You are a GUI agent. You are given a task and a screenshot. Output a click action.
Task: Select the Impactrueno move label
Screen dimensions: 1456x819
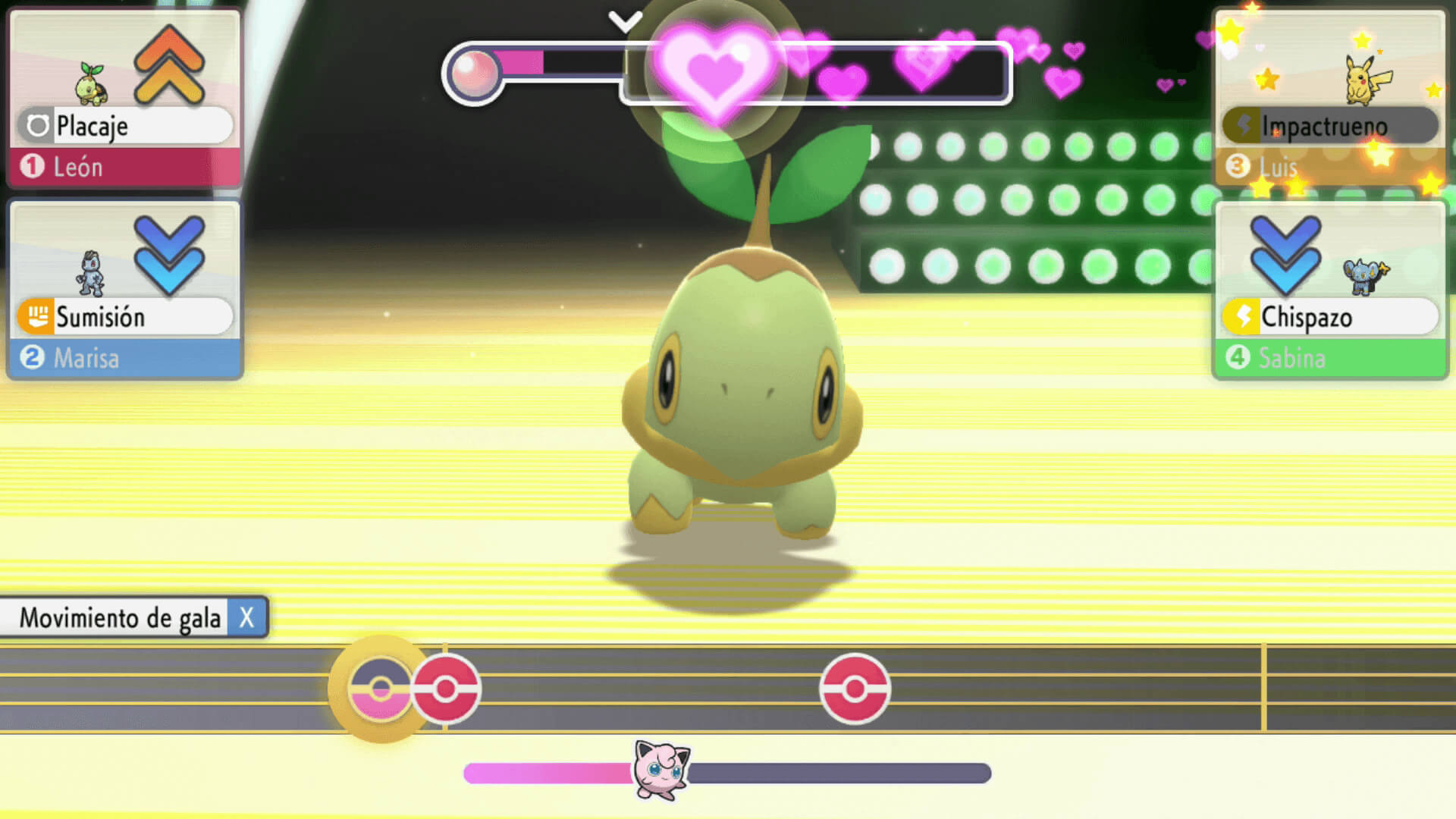1330,126
